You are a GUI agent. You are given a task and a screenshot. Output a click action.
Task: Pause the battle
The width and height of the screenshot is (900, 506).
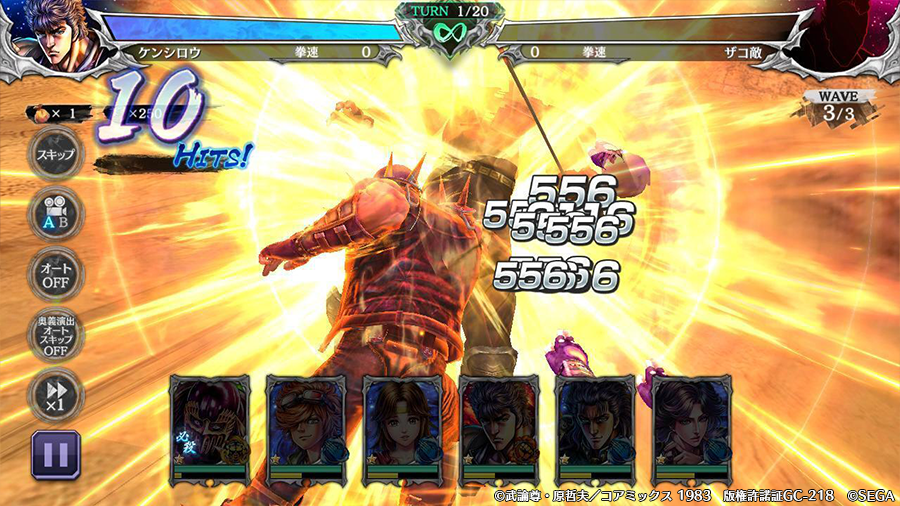click(56, 455)
